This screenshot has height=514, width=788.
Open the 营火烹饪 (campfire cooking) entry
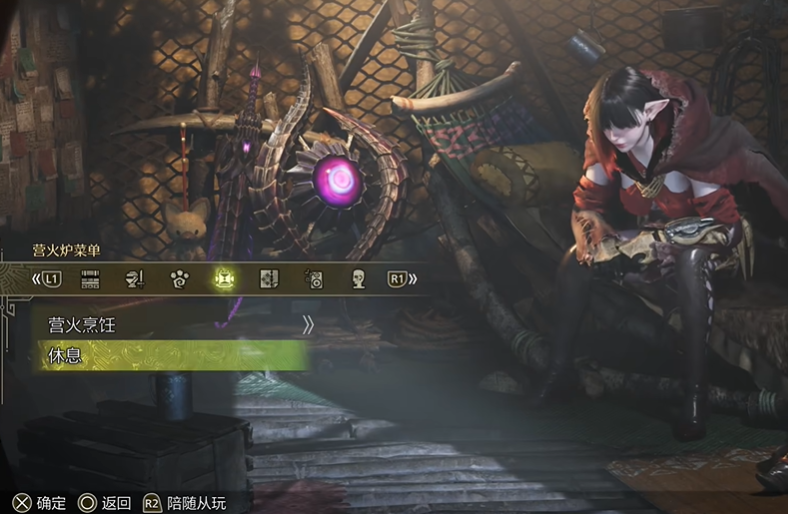[170, 324]
